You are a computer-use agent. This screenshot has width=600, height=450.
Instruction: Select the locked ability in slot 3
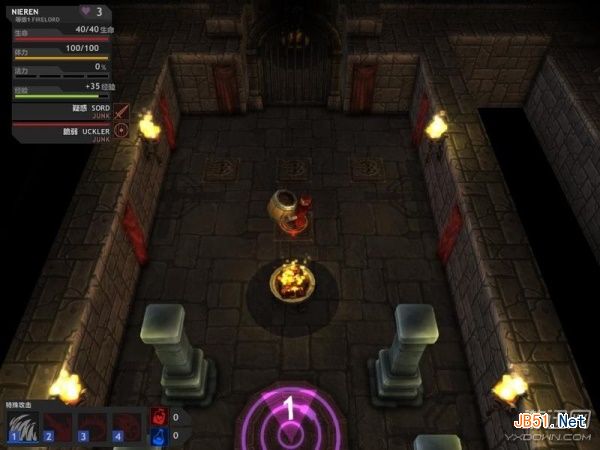click(92, 425)
